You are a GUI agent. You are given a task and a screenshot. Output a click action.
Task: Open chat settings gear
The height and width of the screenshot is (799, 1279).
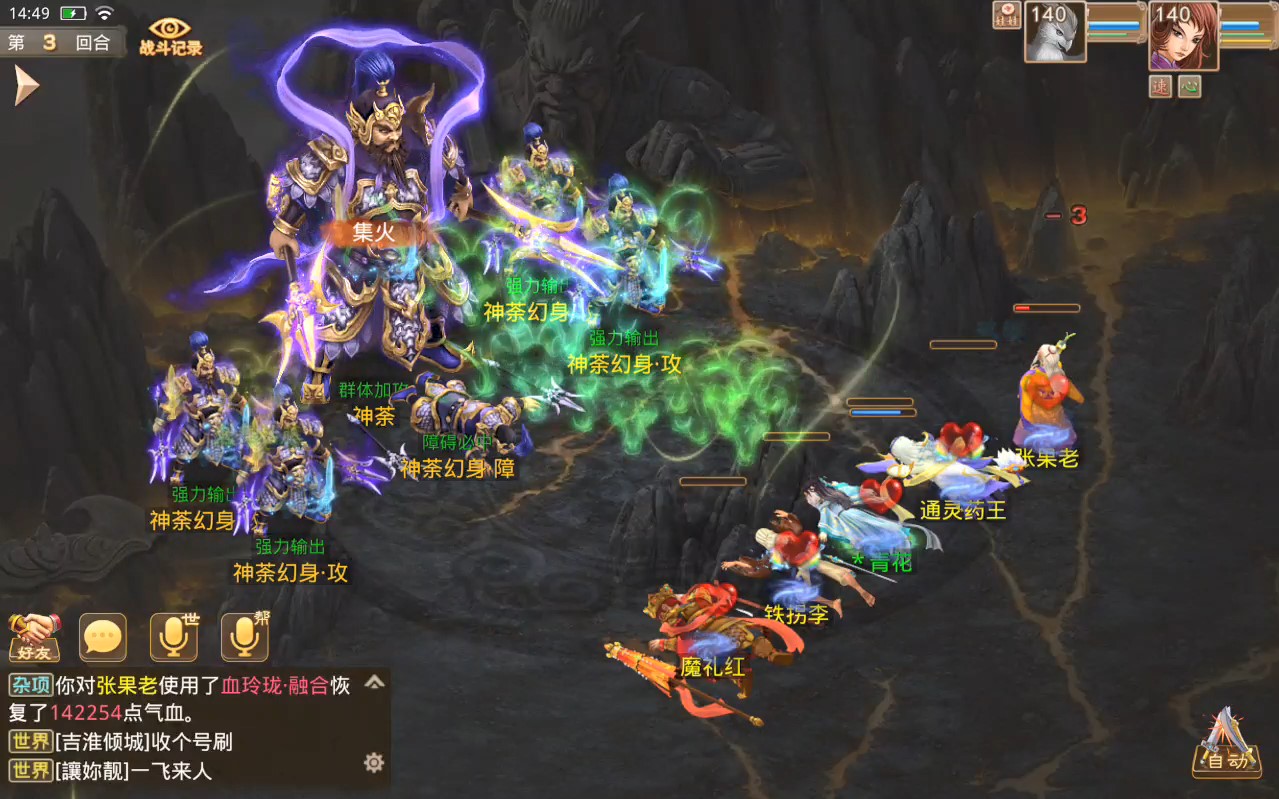point(374,763)
